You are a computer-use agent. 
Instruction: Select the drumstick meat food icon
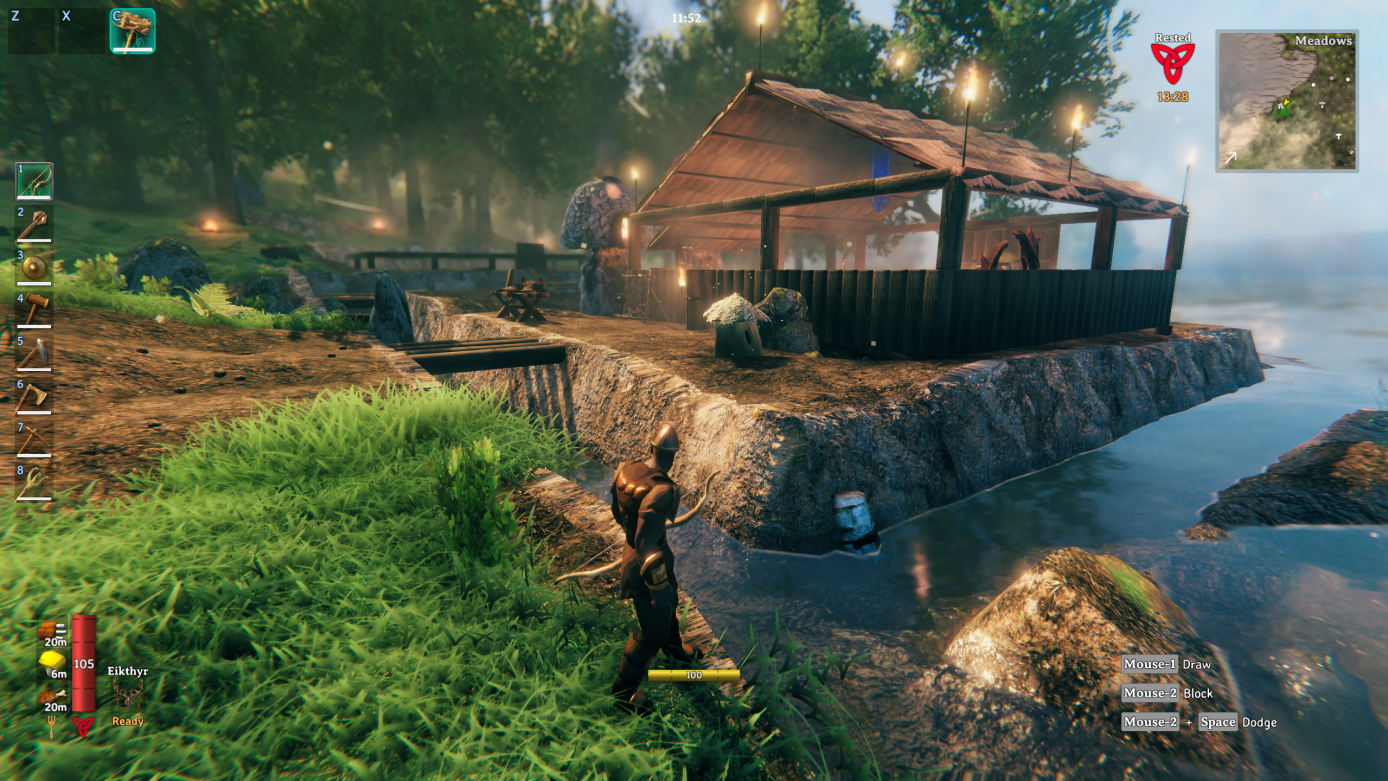point(52,696)
